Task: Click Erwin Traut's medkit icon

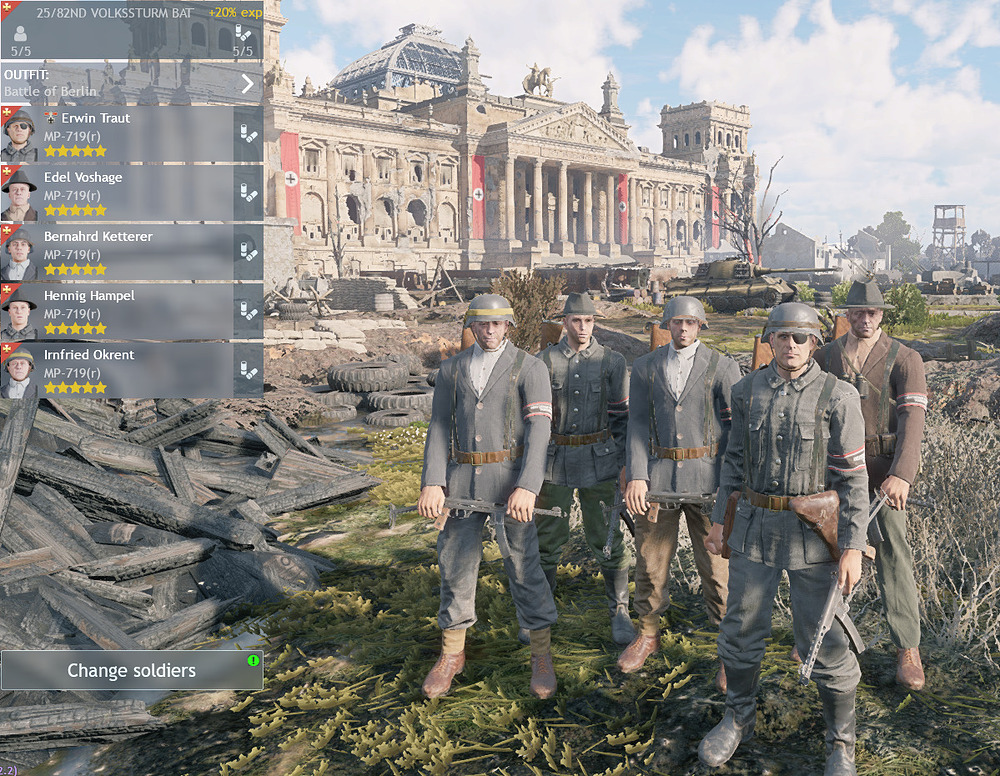Action: (248, 134)
